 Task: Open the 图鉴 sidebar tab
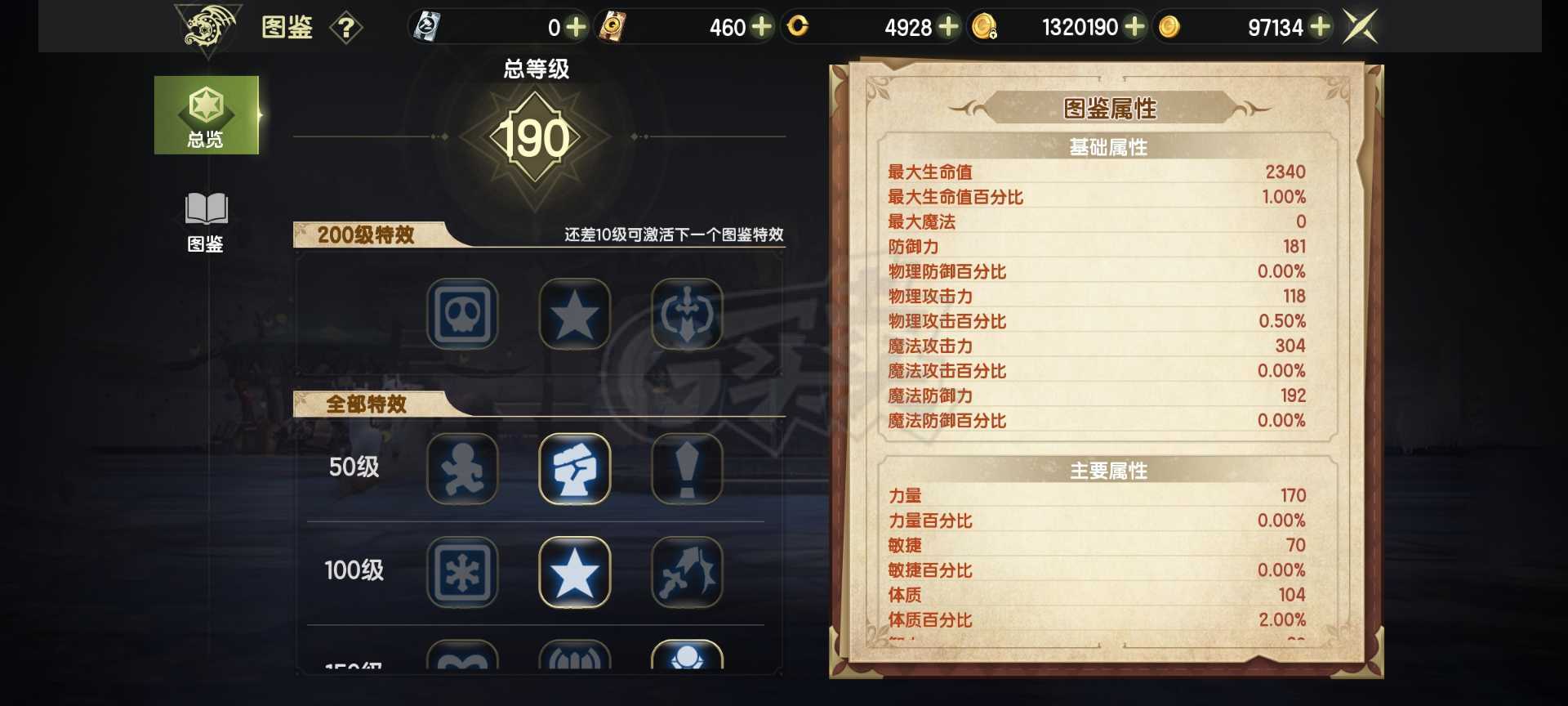(207, 221)
